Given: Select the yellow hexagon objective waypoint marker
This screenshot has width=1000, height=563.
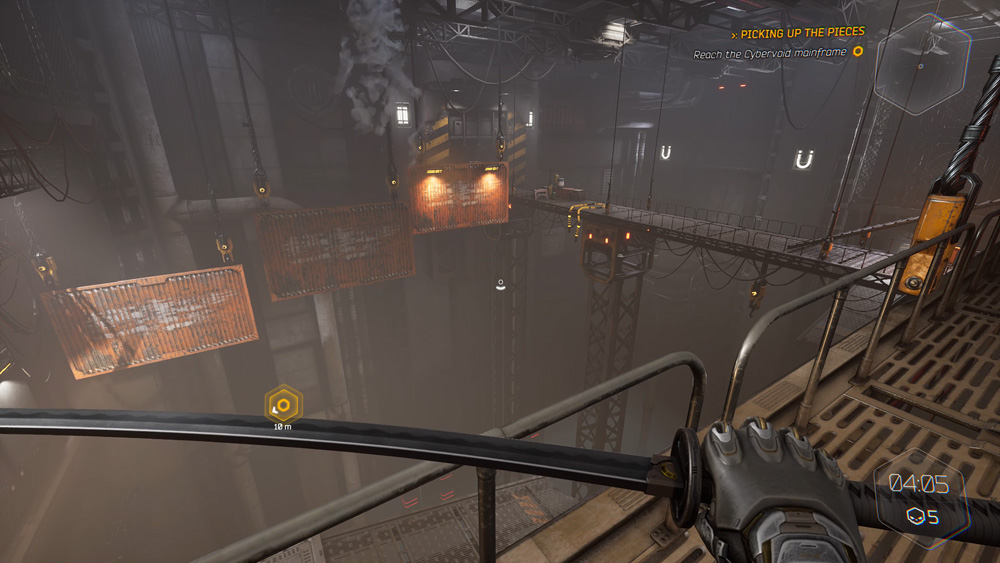Looking at the screenshot, I should pyautogui.click(x=283, y=405).
